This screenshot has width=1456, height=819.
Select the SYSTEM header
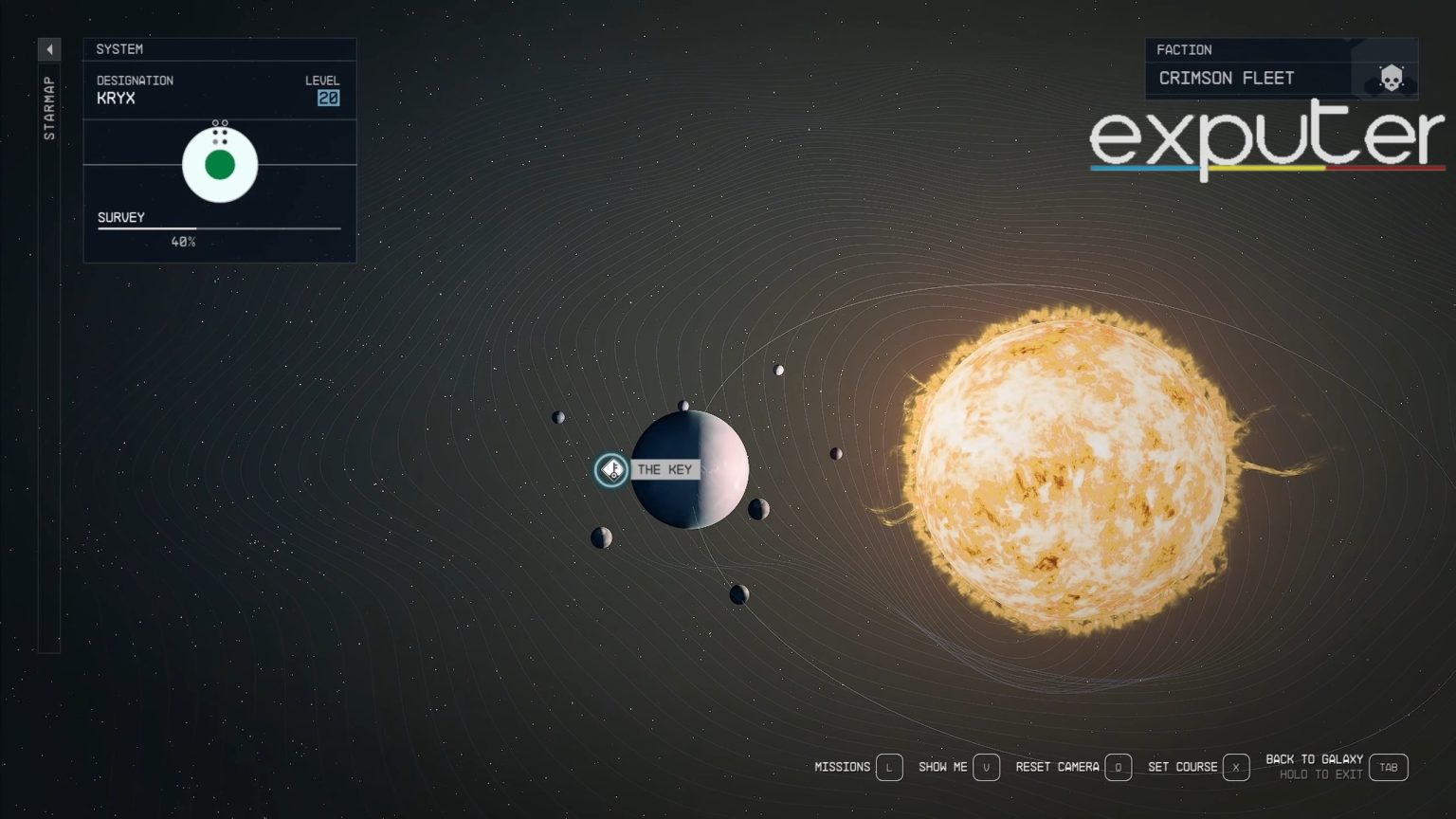coord(121,48)
